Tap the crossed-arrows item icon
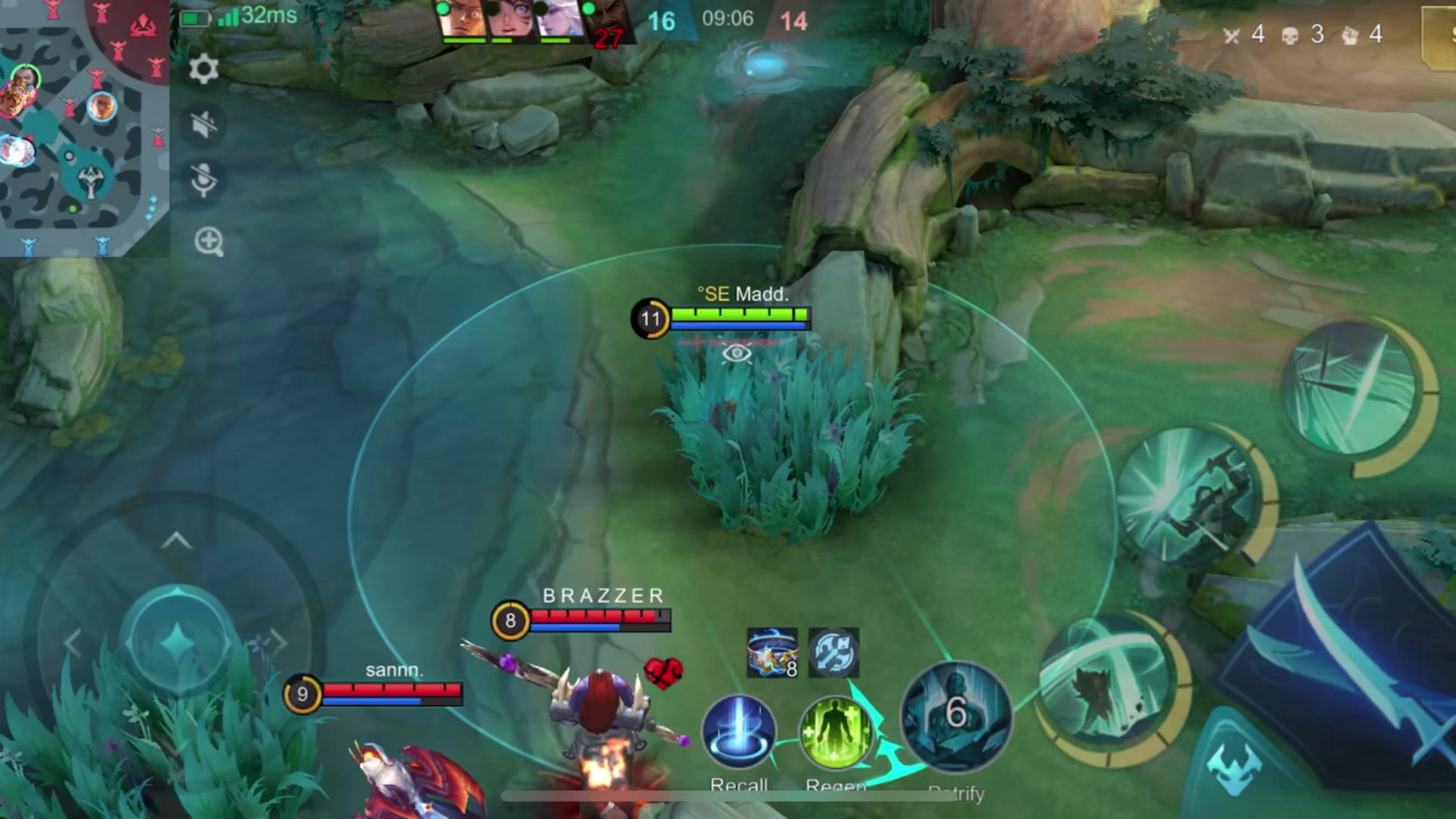 click(x=833, y=652)
